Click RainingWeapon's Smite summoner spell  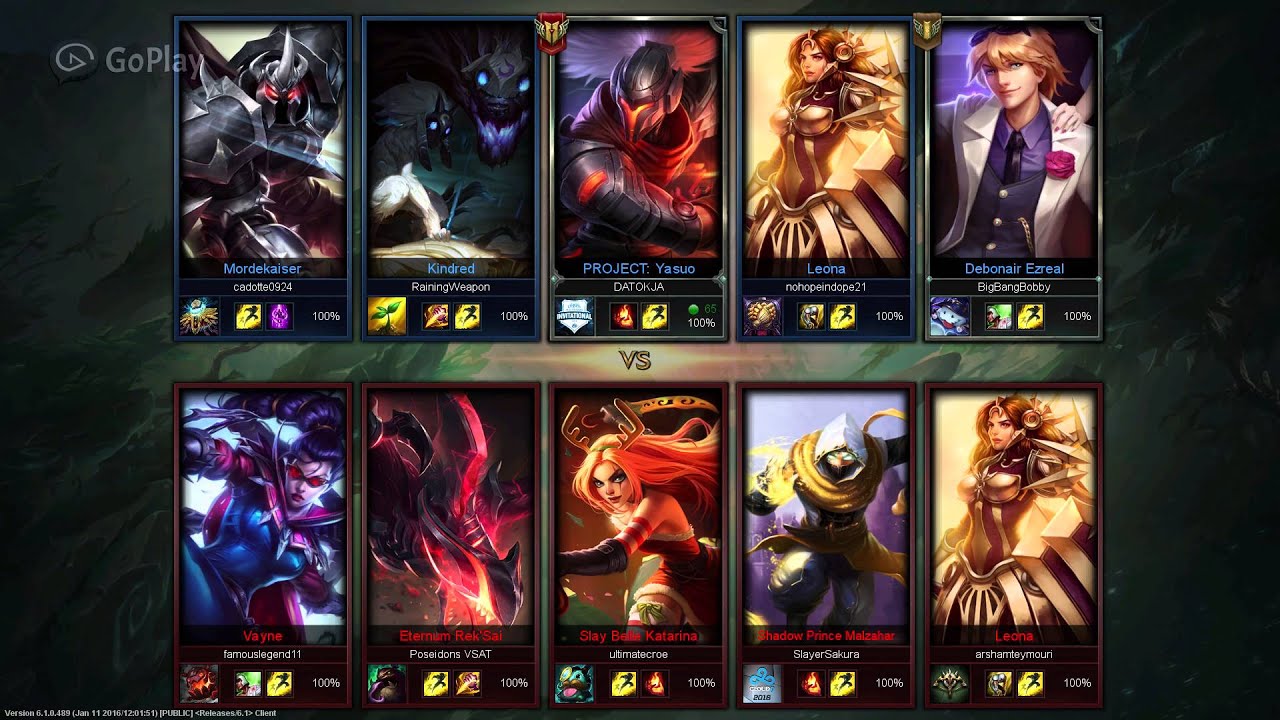pos(437,316)
